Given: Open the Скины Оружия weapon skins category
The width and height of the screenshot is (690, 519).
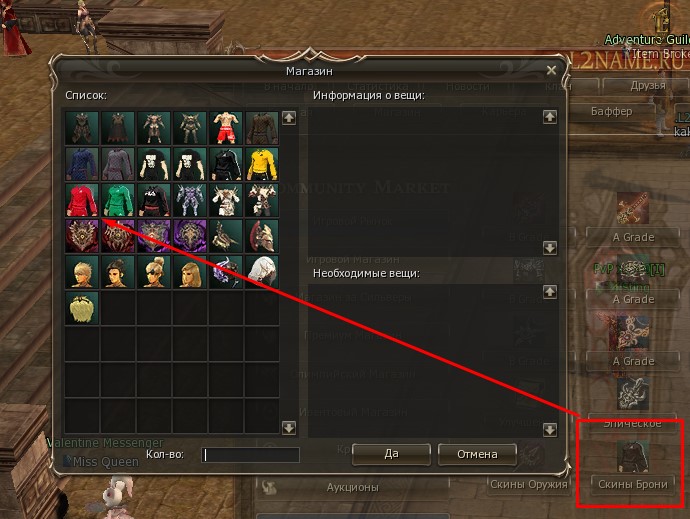Looking at the screenshot, I should point(527,484).
